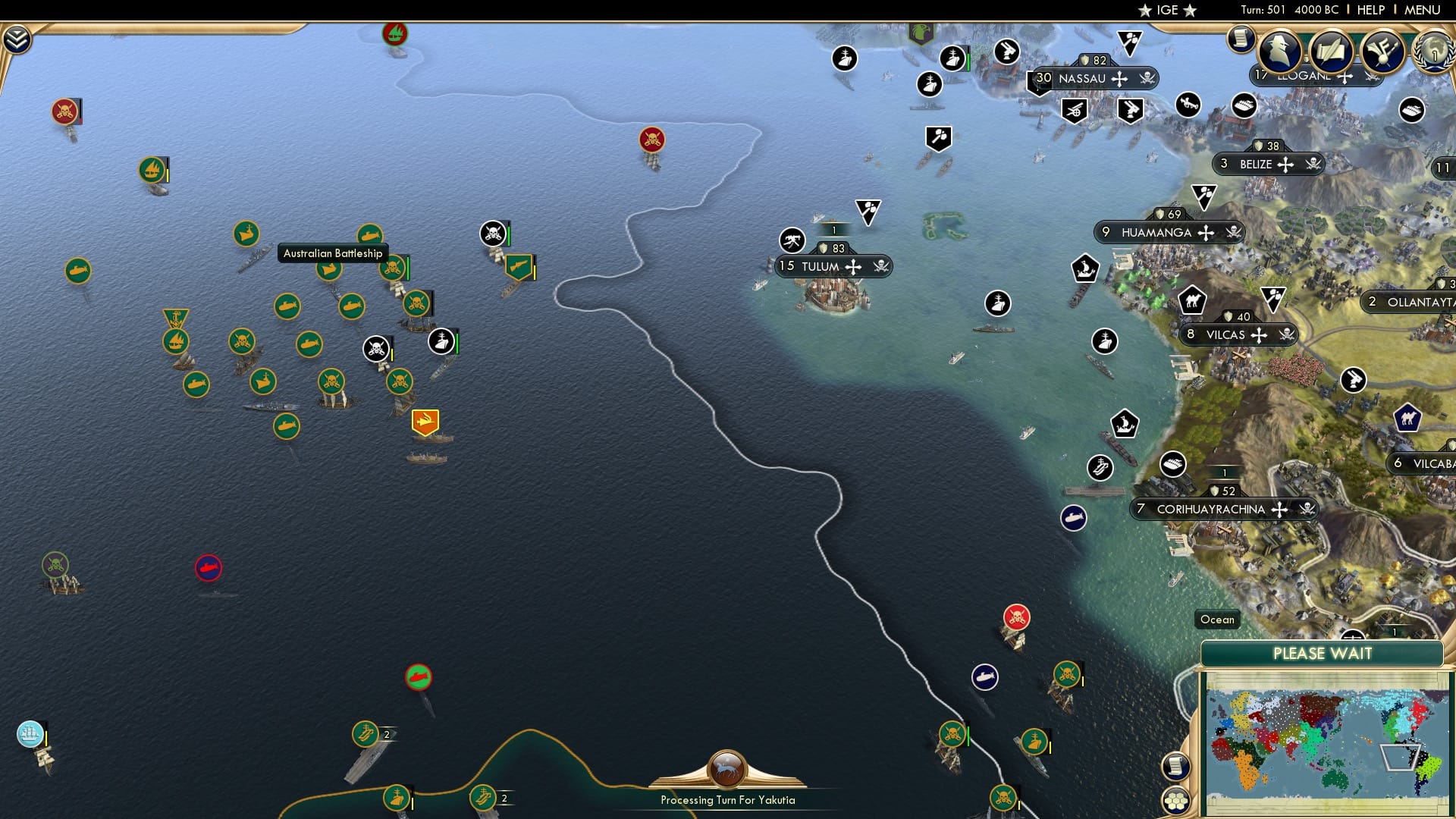Open the Culture overview icon

tap(1382, 52)
